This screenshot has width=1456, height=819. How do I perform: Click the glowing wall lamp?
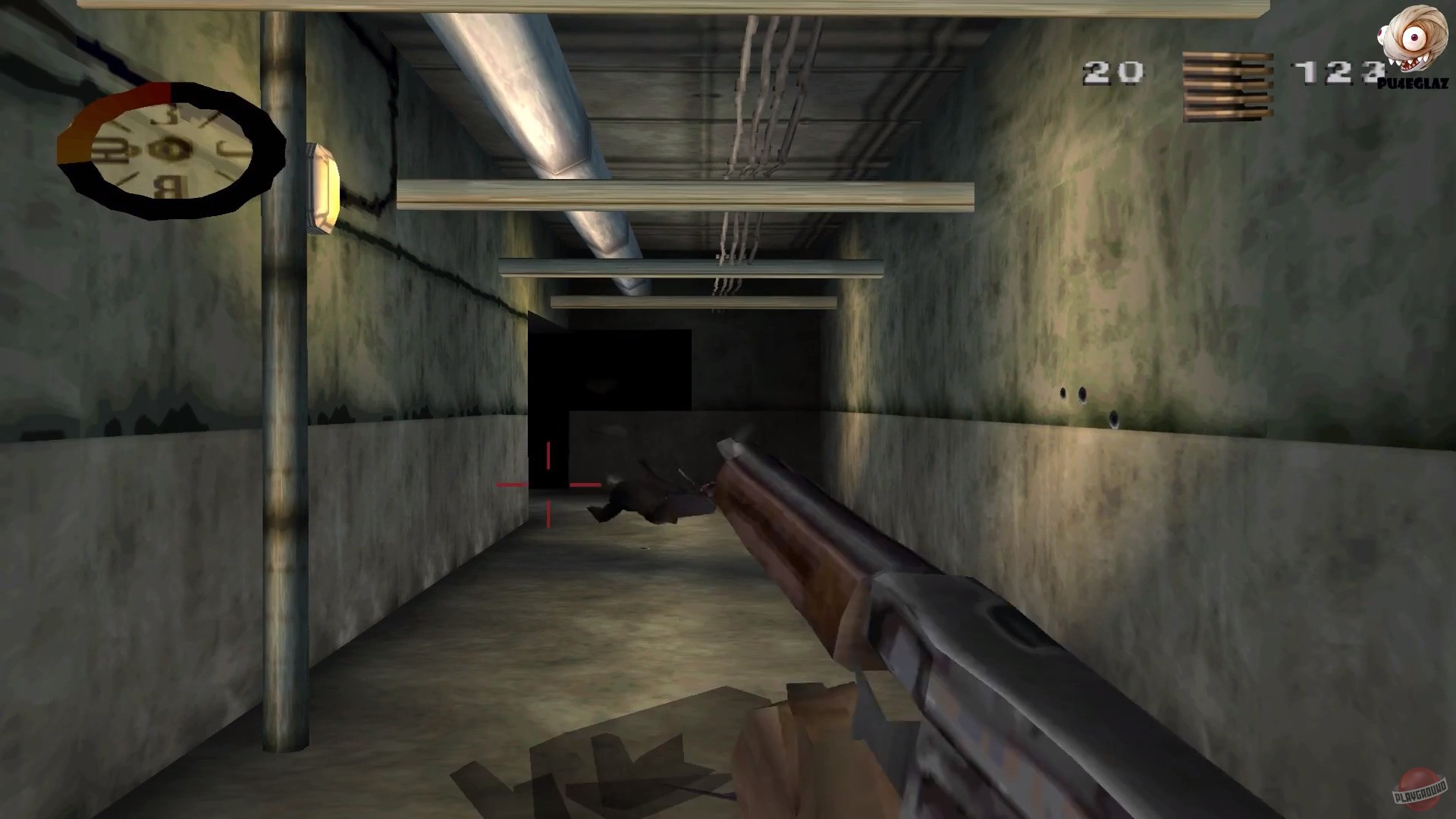pos(322,186)
